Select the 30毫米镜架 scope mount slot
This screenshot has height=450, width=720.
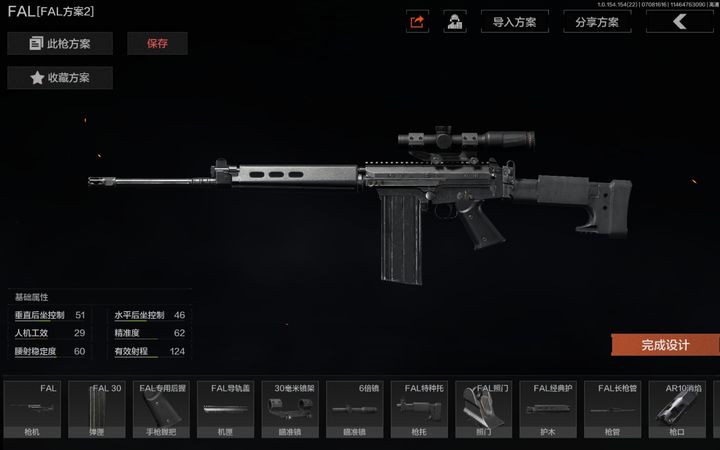(290, 410)
